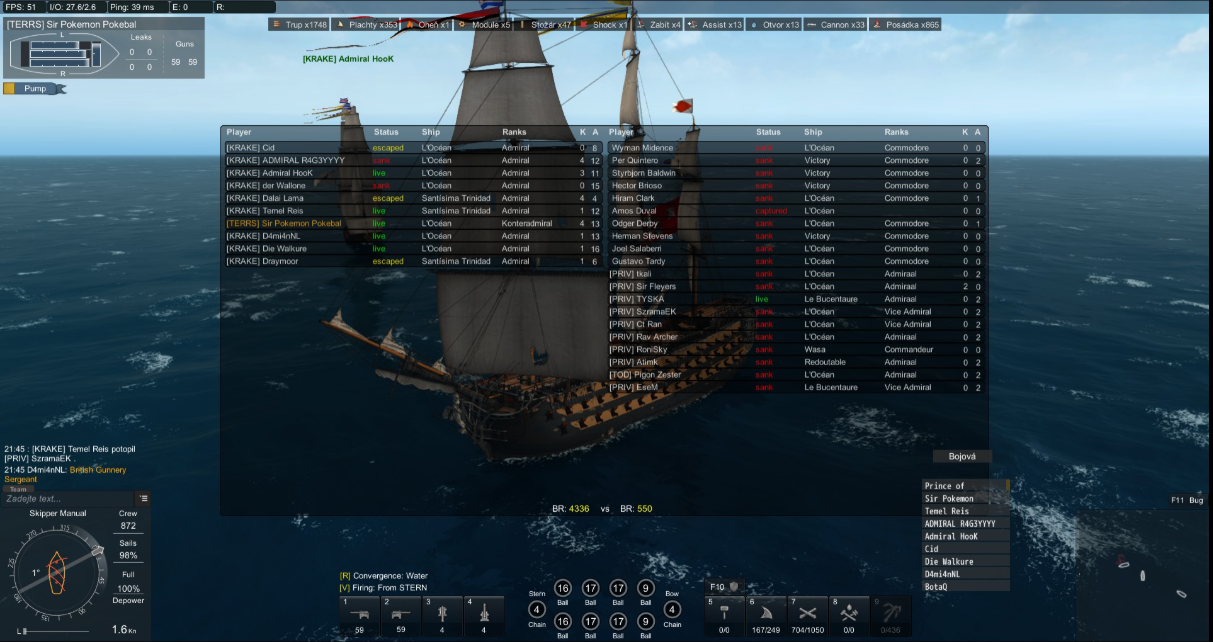The height and width of the screenshot is (642, 1213).
Task: Activate hotbar slot 4 stern guns
Action: [484, 613]
